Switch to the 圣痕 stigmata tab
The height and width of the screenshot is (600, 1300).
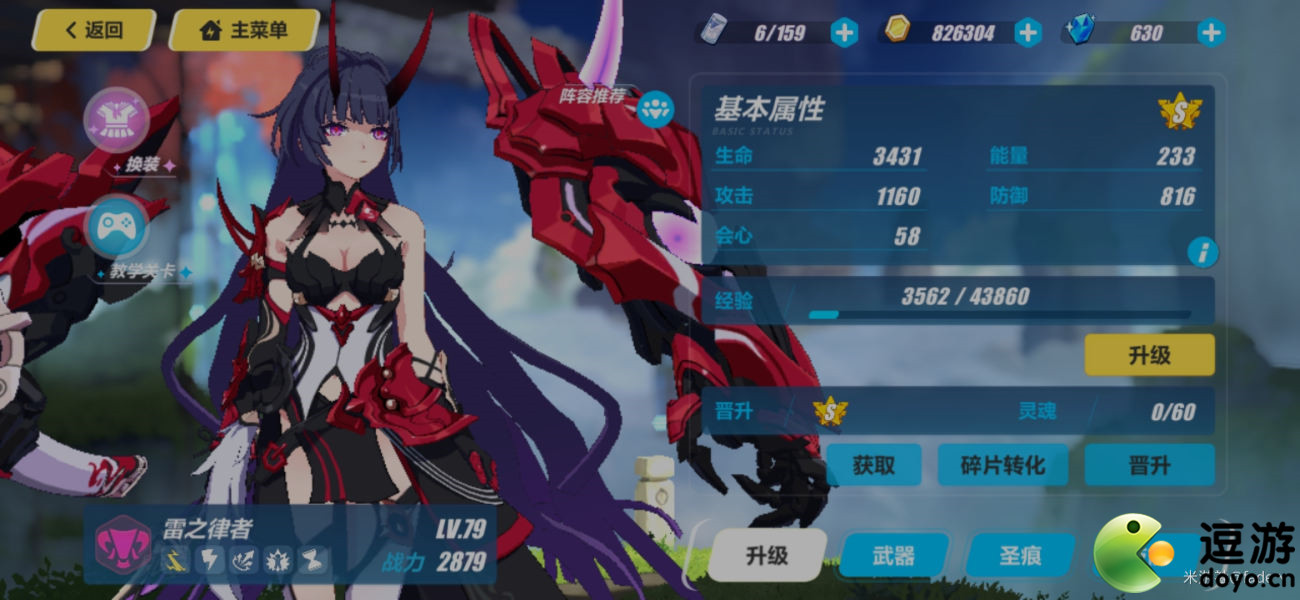click(x=1020, y=555)
